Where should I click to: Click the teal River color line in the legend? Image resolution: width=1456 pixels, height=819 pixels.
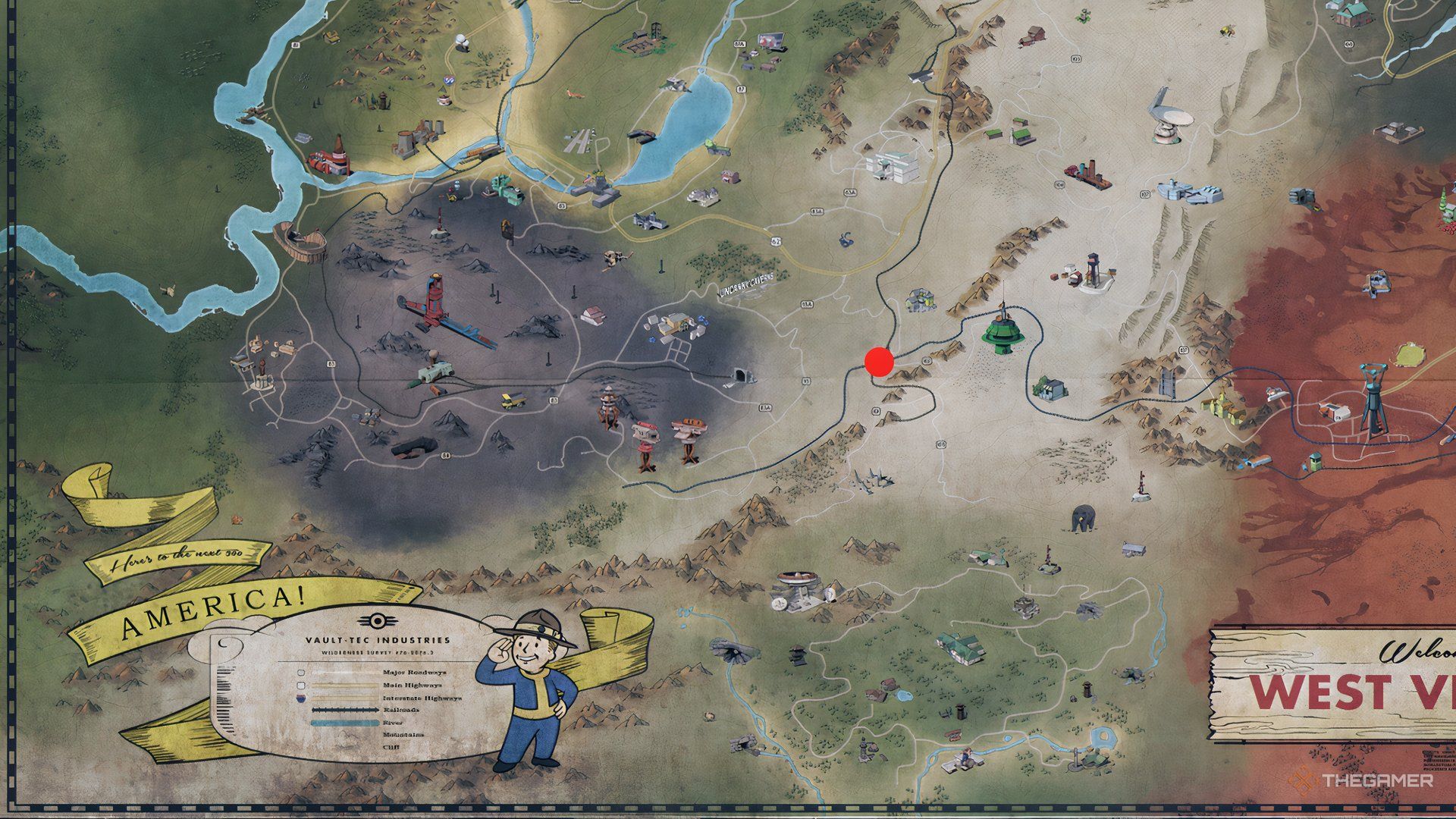(x=345, y=723)
